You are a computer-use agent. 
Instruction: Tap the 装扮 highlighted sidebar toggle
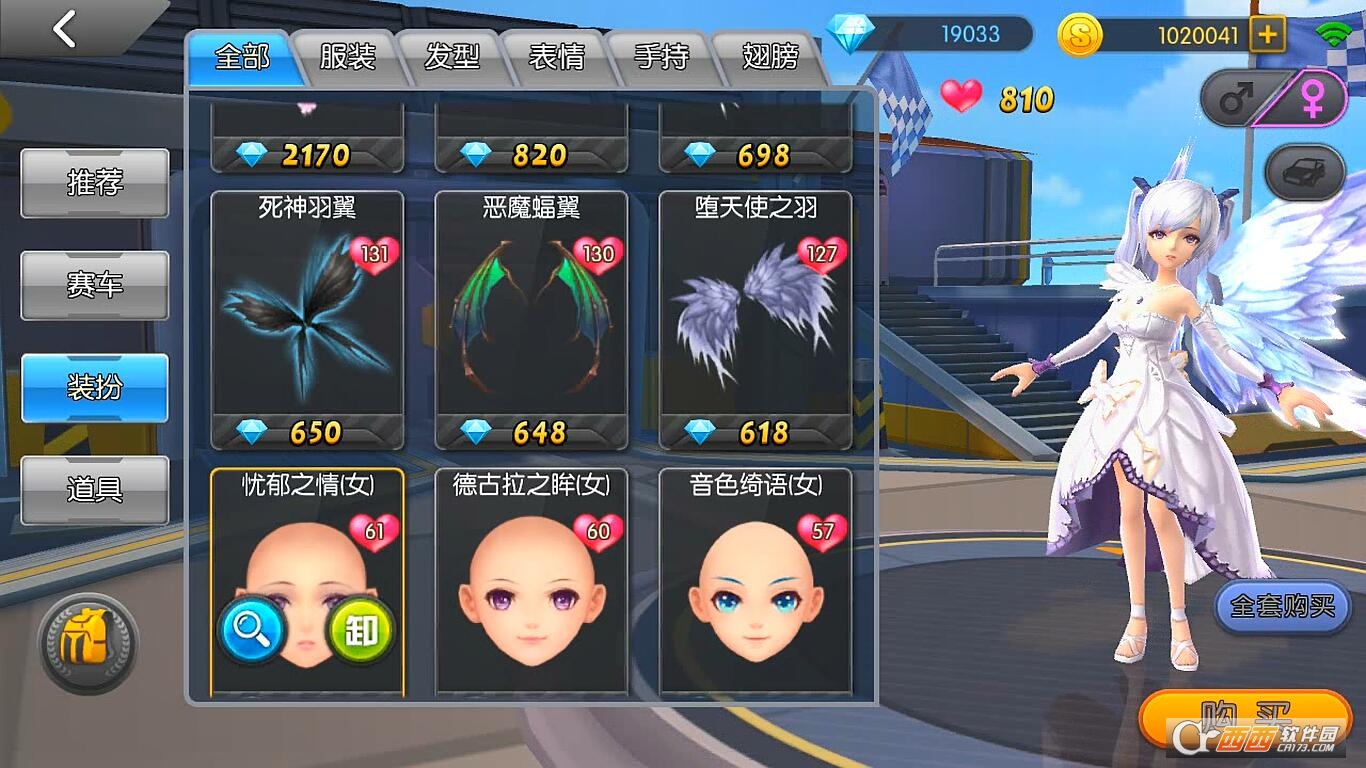(93, 387)
